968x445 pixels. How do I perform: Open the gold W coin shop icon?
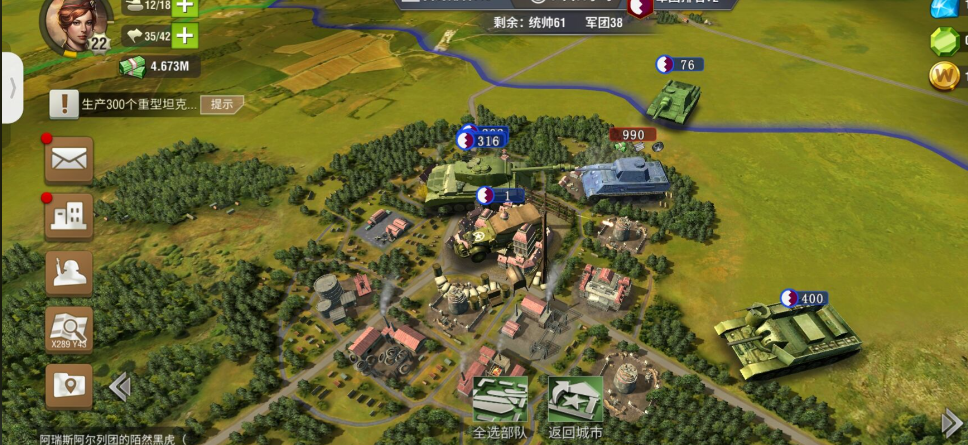pos(944,76)
